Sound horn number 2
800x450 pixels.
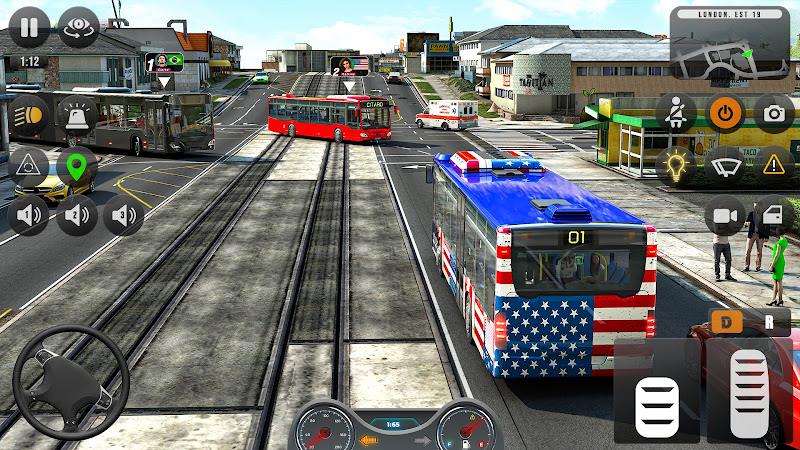point(77,214)
